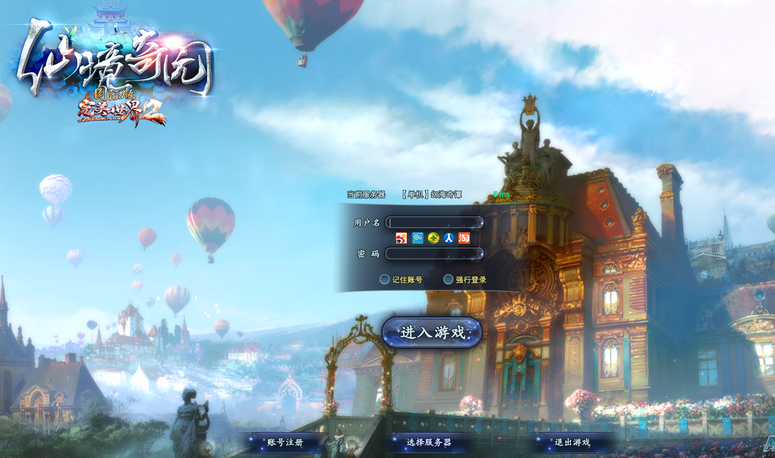Log in with the Sina Weibo icon

pos(401,238)
